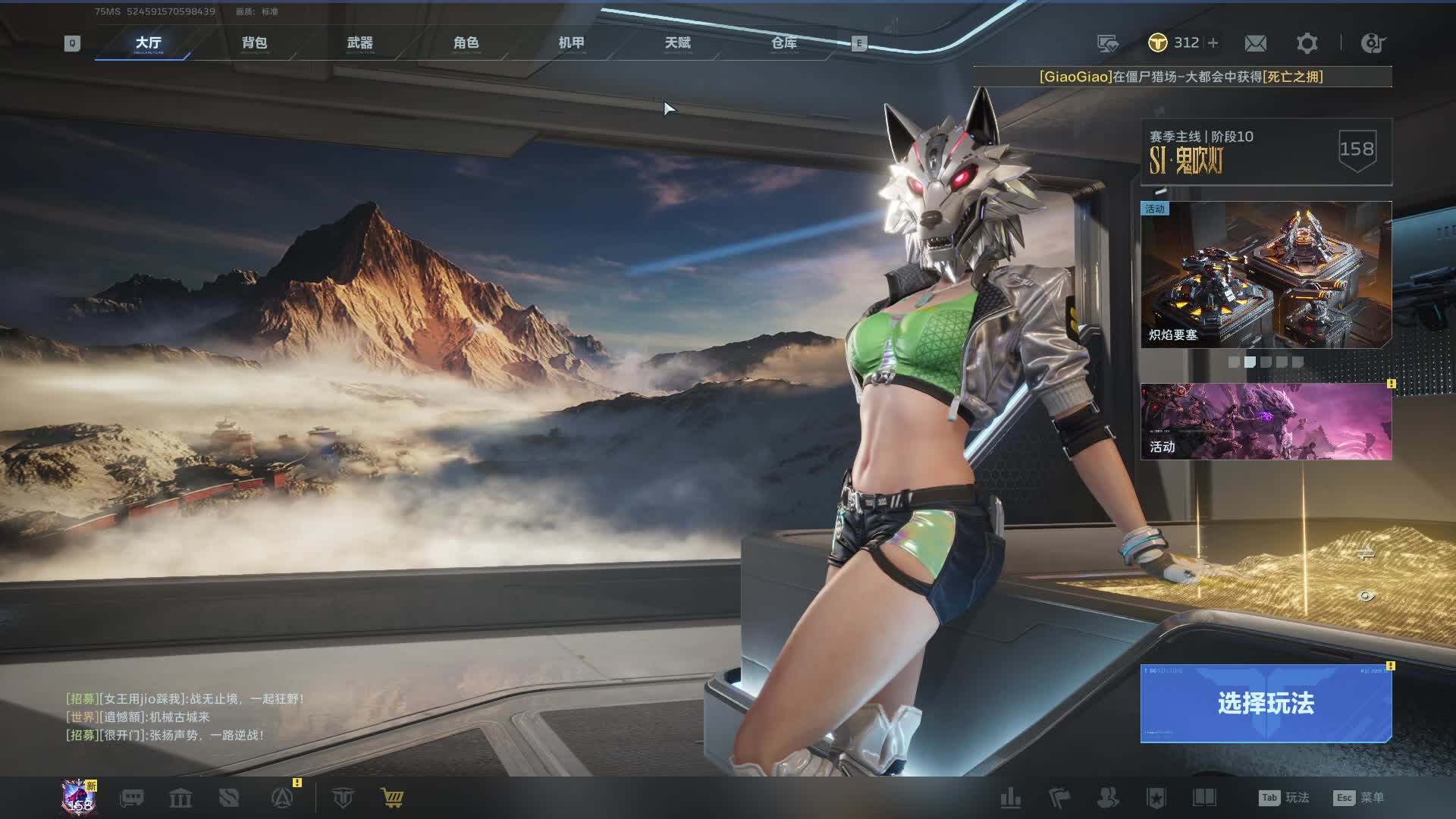This screenshot has height=819, width=1456.
Task: Open the 炽焰要塞 event banner
Action: click(x=1266, y=275)
